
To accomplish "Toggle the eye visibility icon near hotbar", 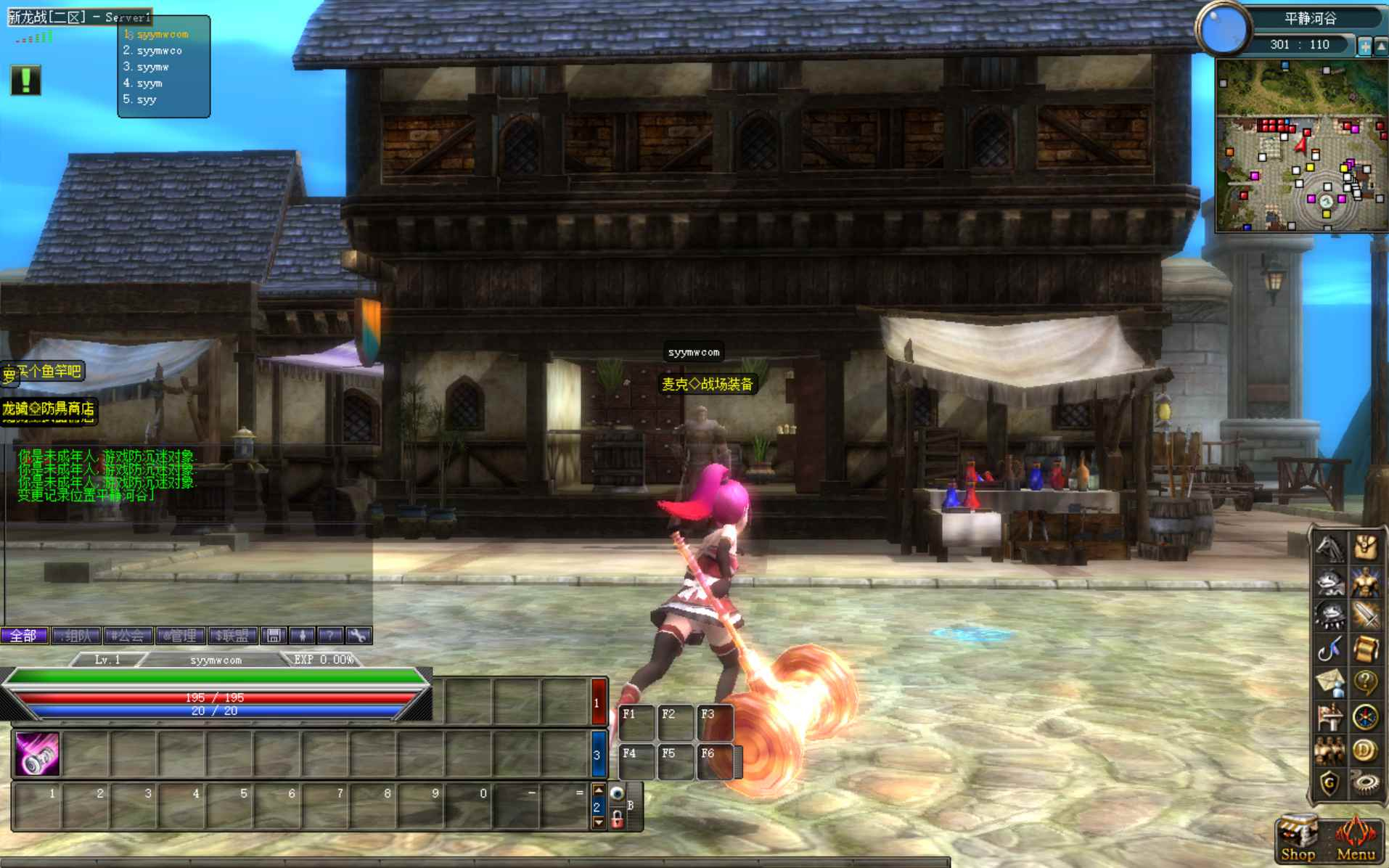I will coord(616,793).
